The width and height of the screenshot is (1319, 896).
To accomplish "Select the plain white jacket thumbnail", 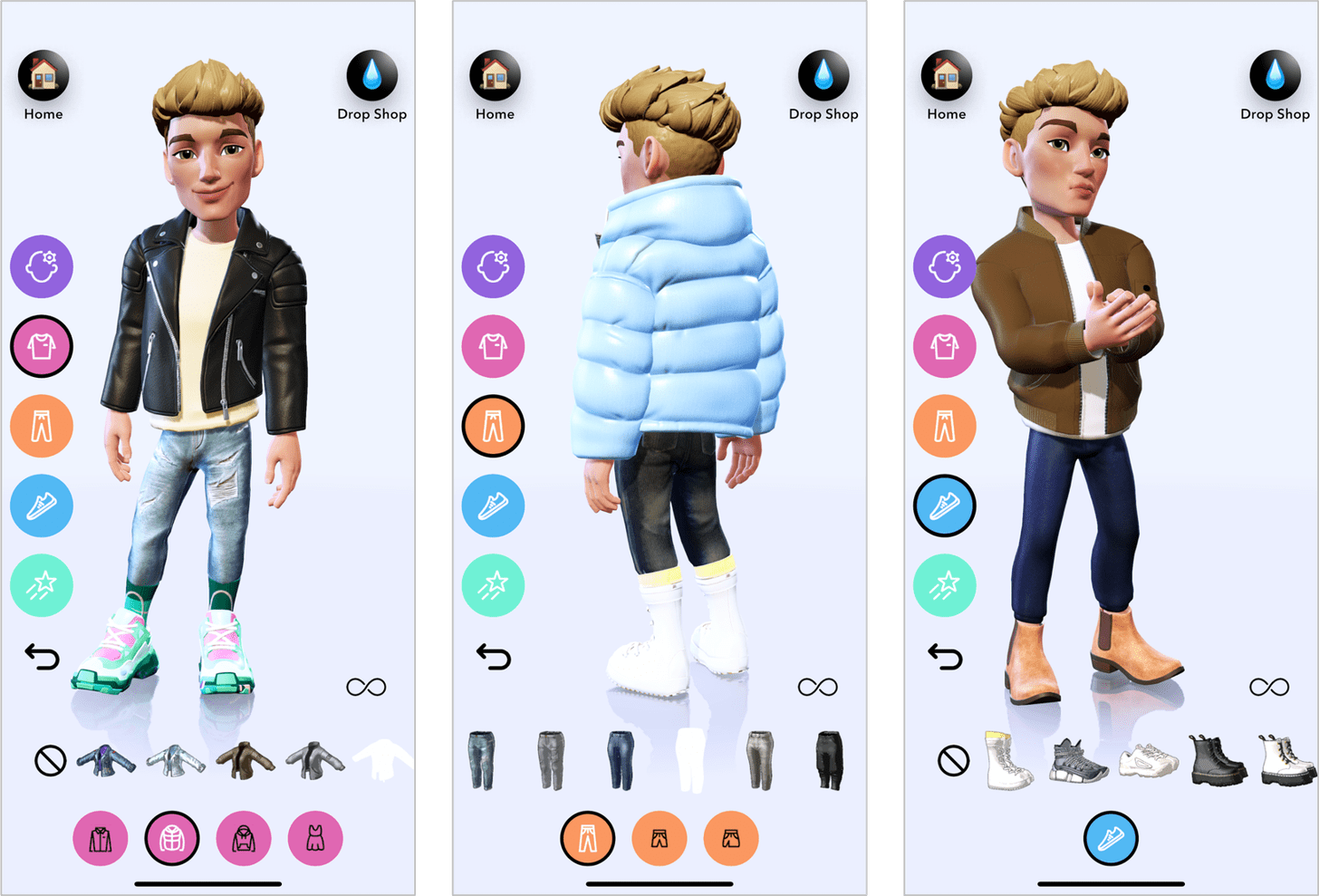I will pos(382,759).
